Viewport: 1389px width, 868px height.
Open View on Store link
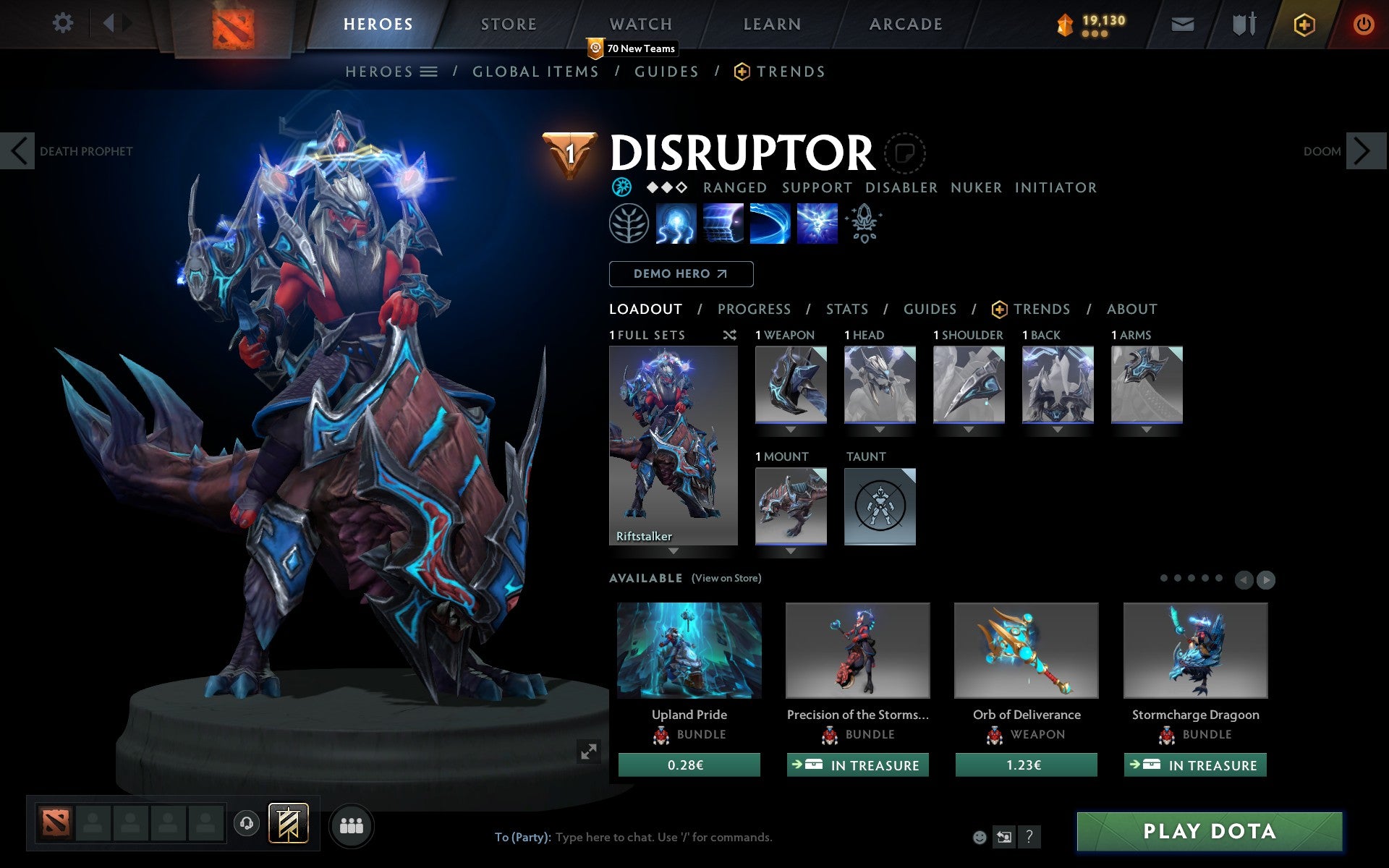(x=726, y=578)
